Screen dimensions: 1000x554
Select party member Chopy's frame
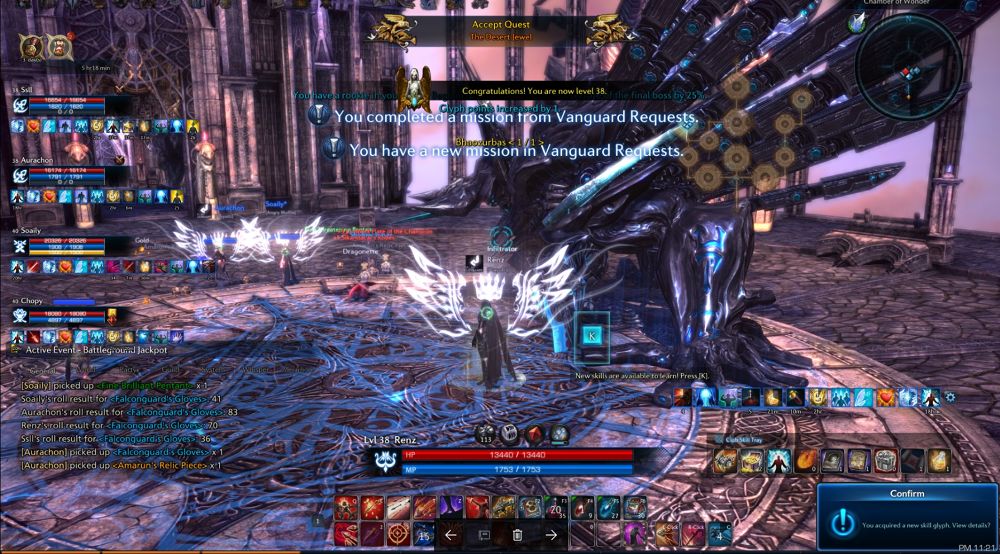pos(62,314)
